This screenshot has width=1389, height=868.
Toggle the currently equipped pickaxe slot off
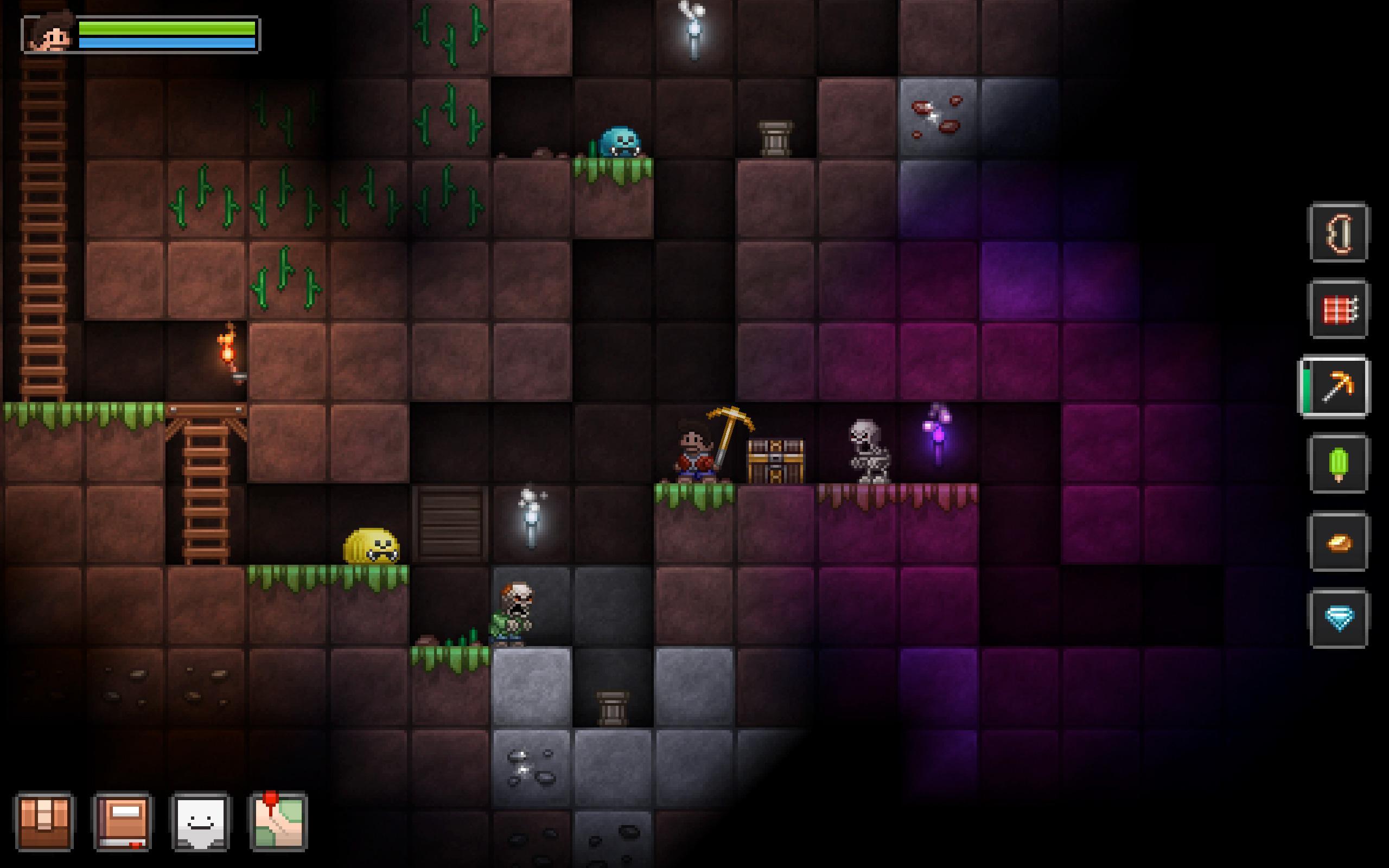pos(1339,387)
